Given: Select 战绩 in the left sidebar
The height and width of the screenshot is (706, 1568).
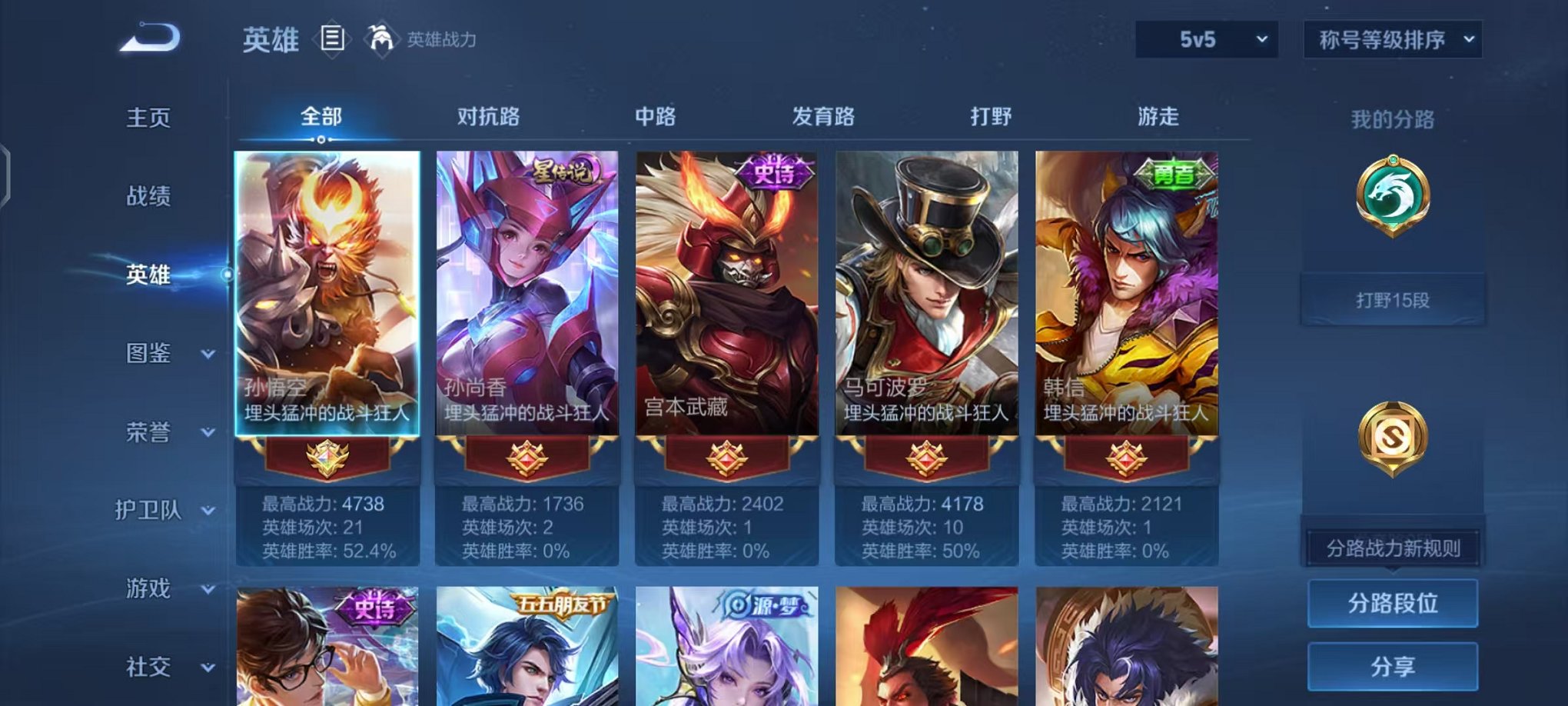Looking at the screenshot, I should [145, 197].
